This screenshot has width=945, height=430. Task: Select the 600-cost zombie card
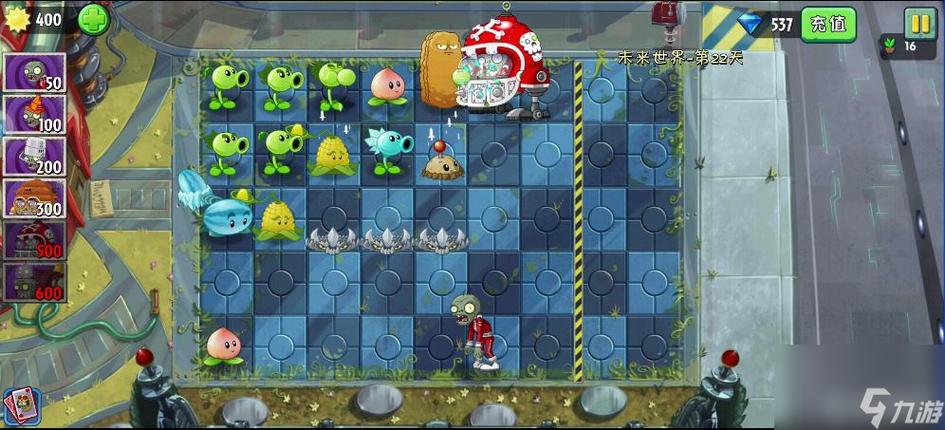pyautogui.click(x=35, y=282)
